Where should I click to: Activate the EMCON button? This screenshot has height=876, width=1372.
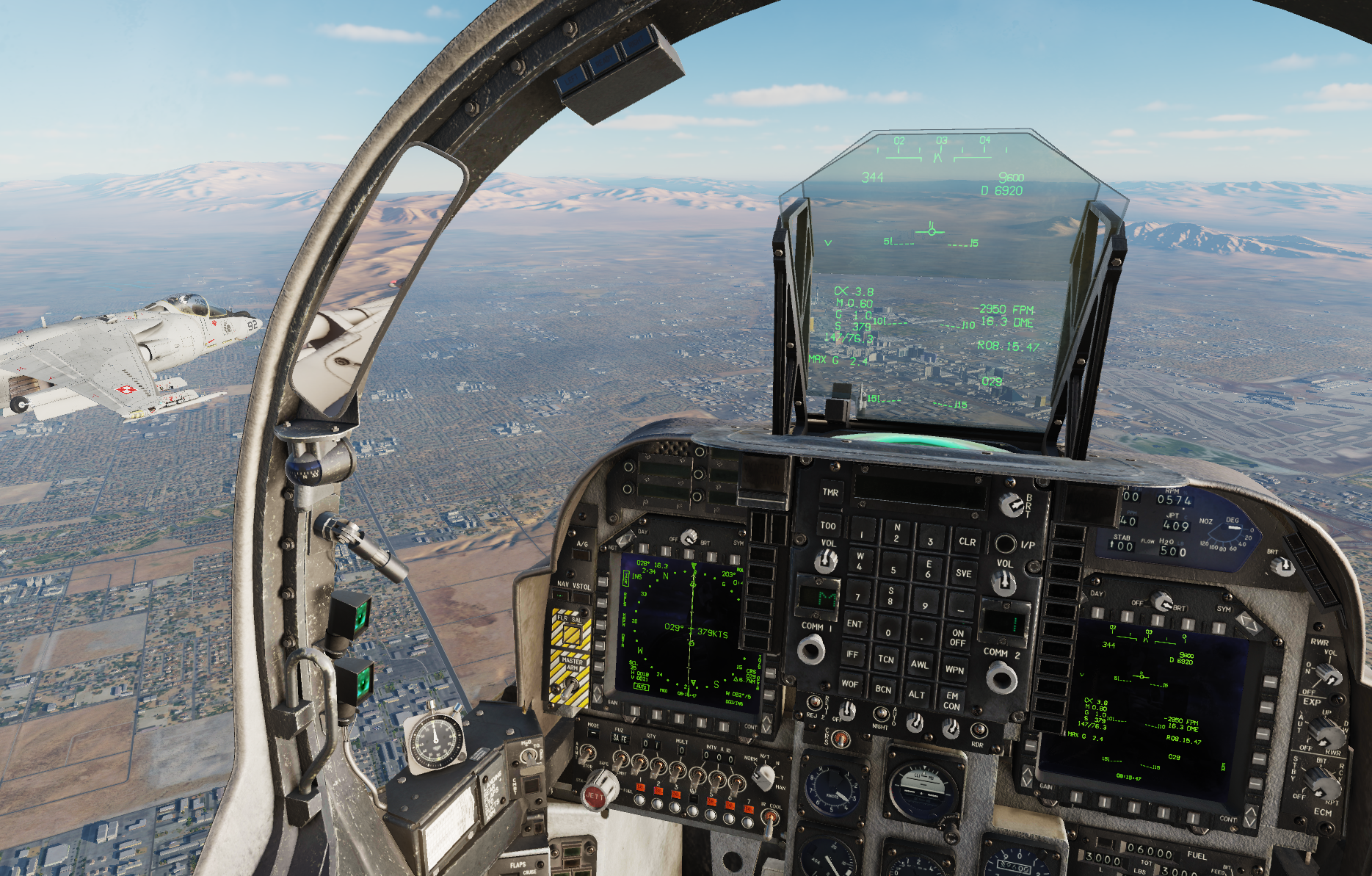tap(951, 701)
